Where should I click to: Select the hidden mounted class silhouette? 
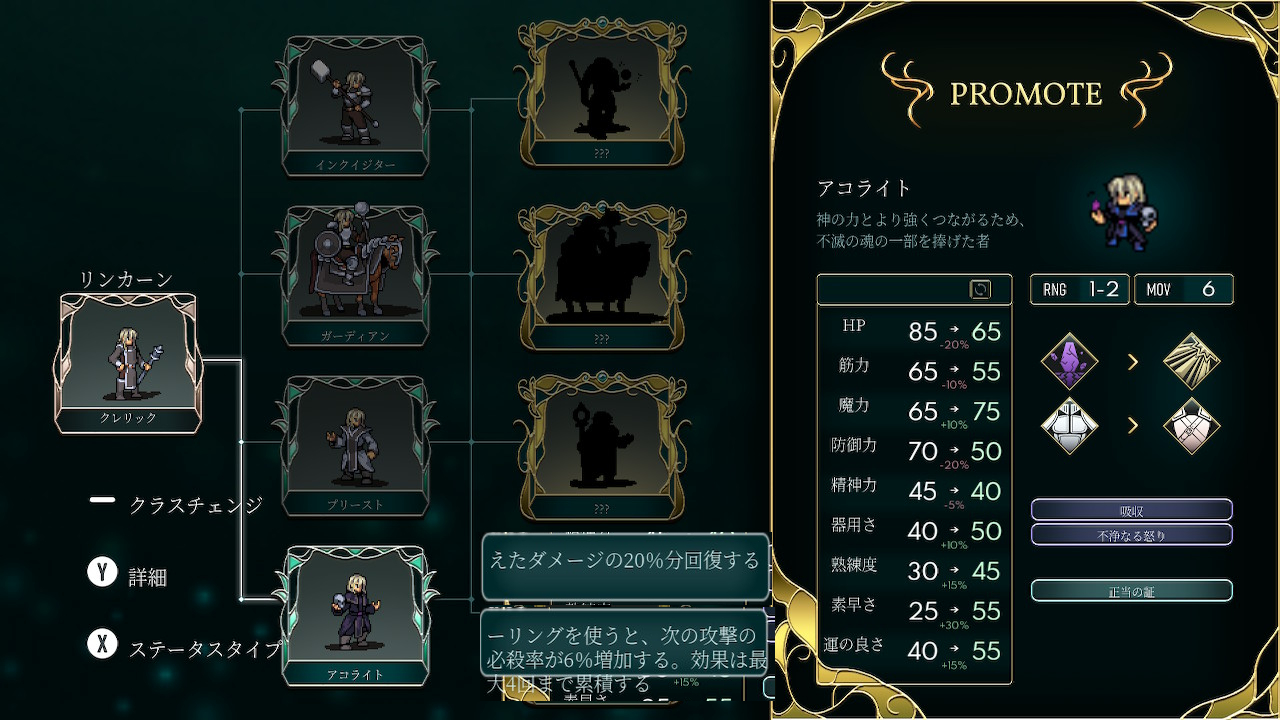pyautogui.click(x=601, y=270)
